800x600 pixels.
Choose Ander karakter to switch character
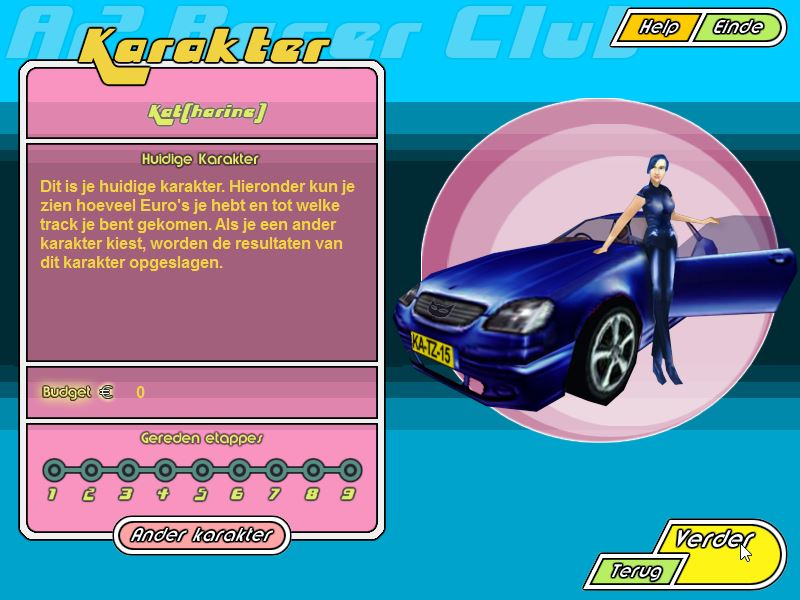[201, 535]
